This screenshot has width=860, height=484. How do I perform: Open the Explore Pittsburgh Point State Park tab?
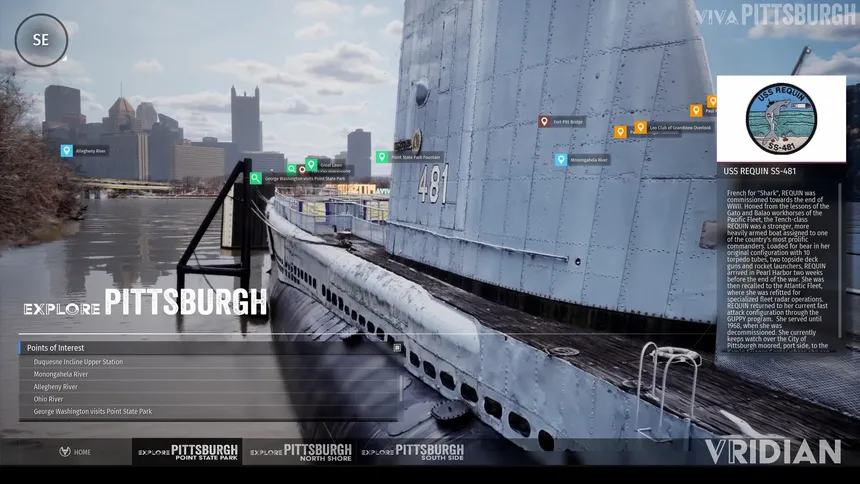tap(188, 452)
